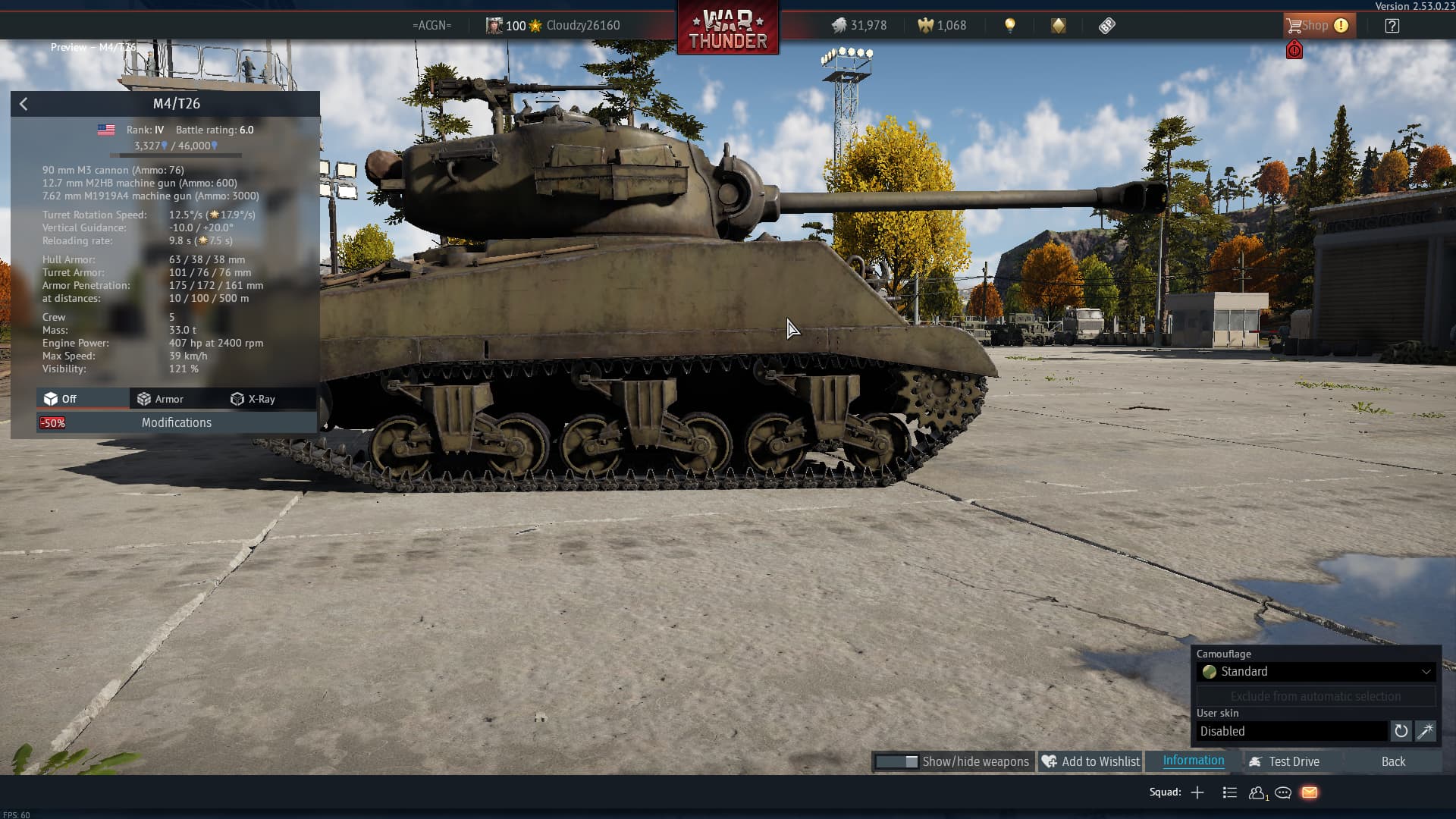The image size is (1456, 819).
Task: Open the Standard camouflage dropdown
Action: click(x=1316, y=672)
